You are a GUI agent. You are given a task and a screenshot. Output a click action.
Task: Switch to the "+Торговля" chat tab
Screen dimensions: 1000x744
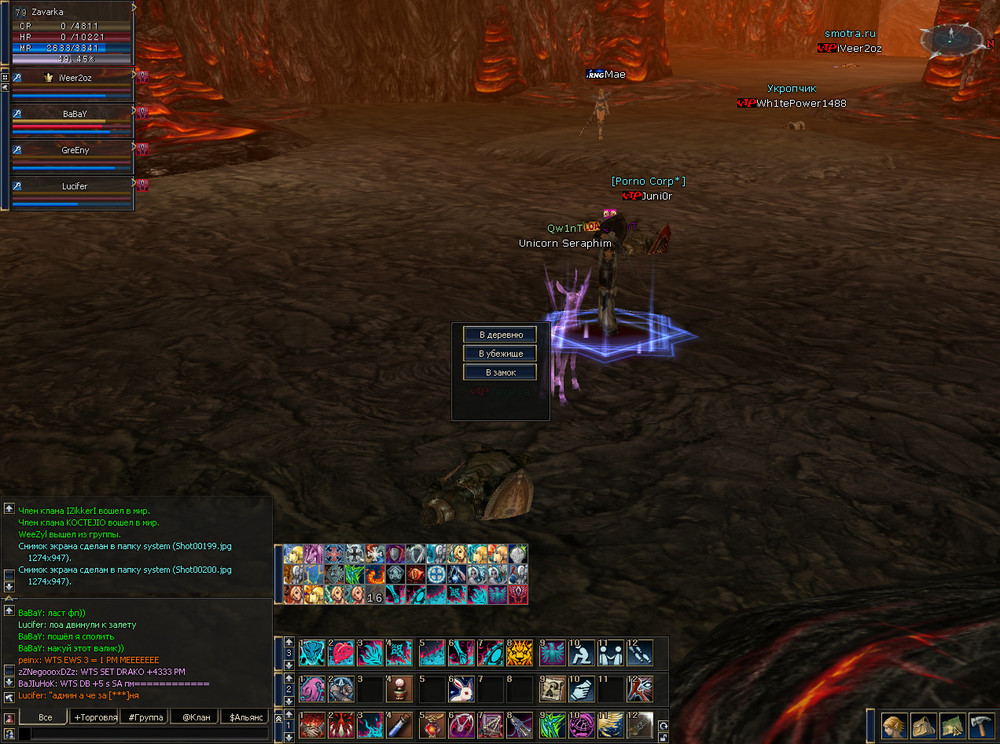pyautogui.click(x=95, y=717)
